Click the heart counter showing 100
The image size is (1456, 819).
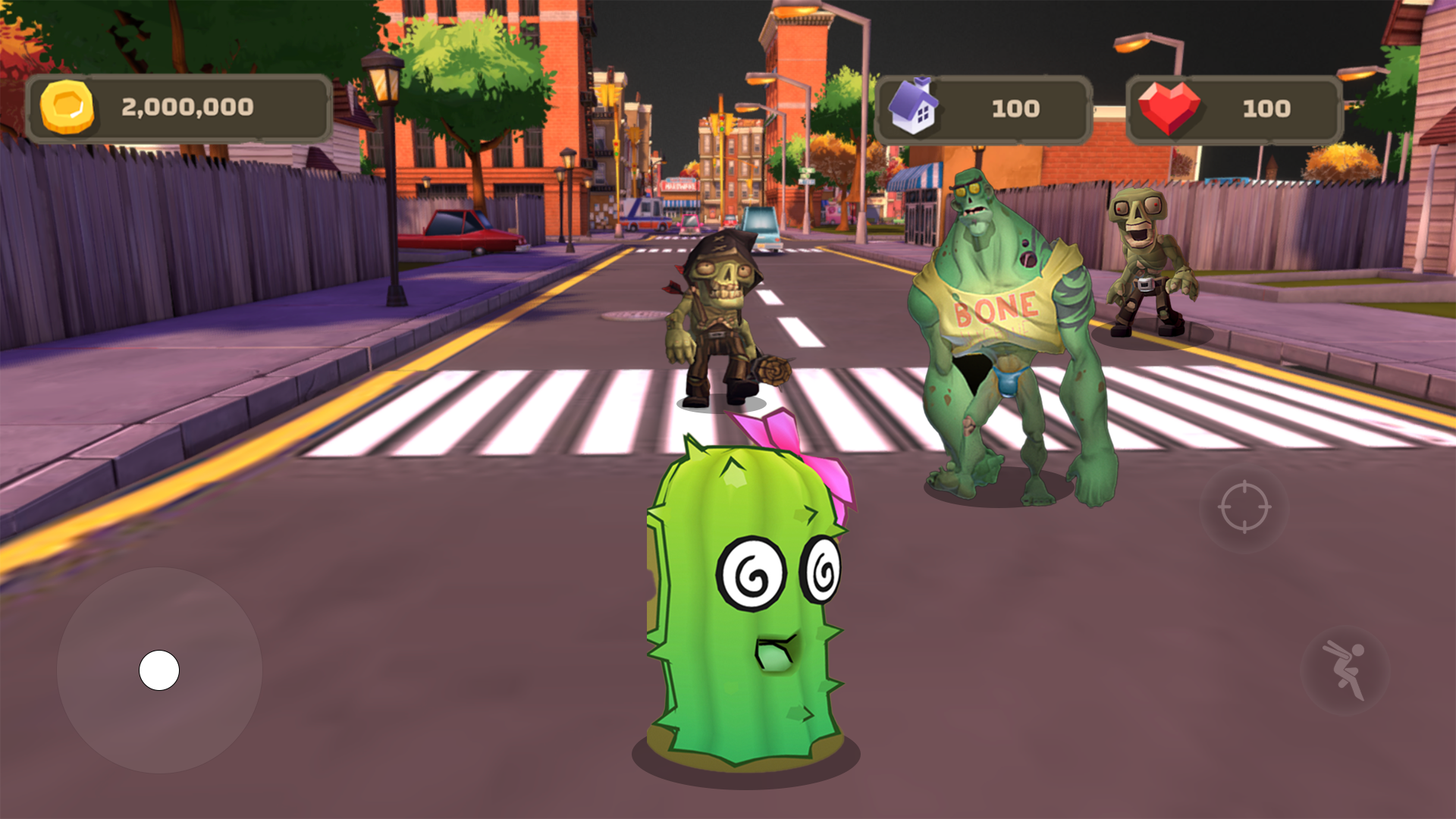coord(1266,108)
